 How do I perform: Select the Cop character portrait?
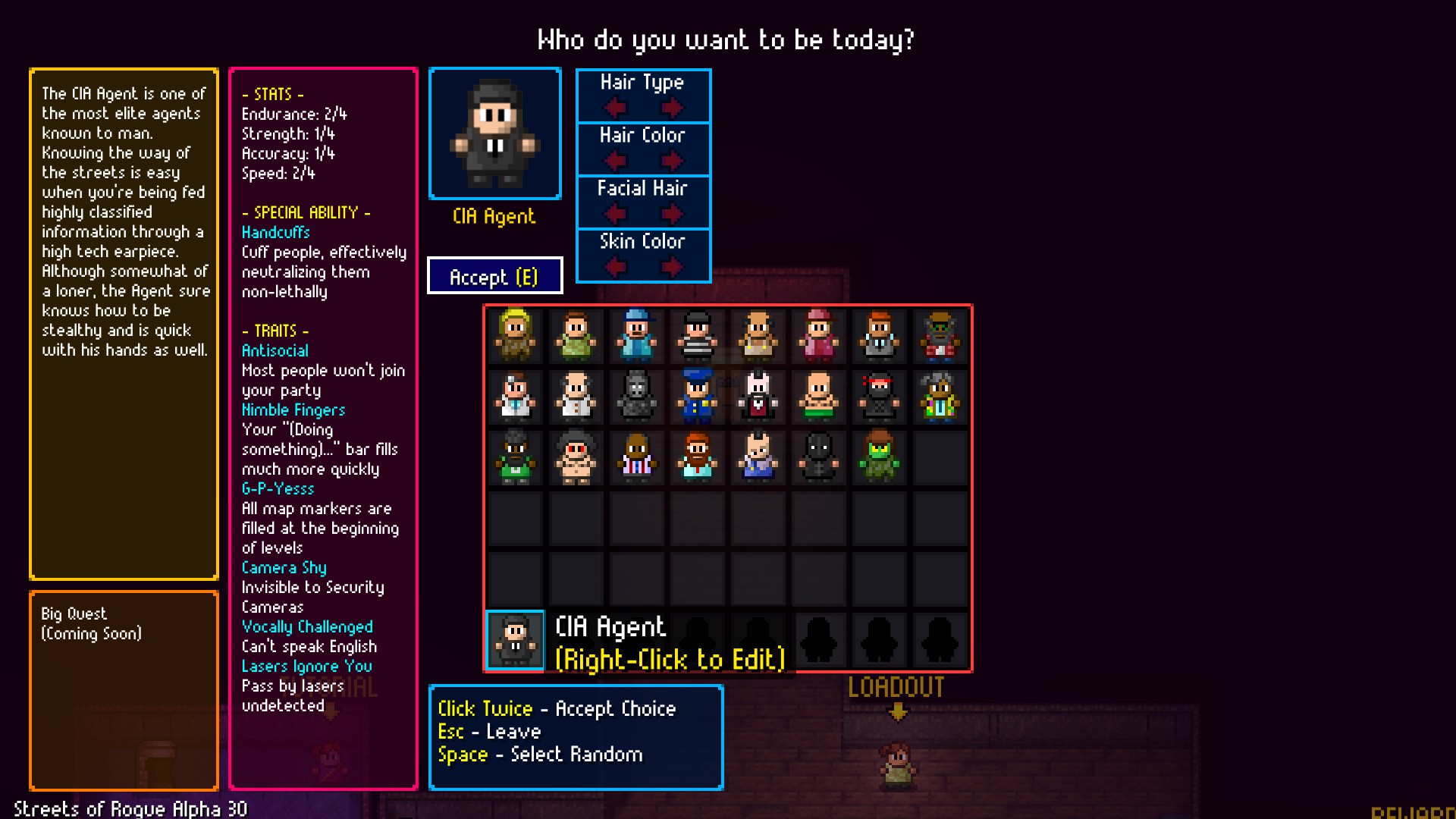[x=698, y=398]
